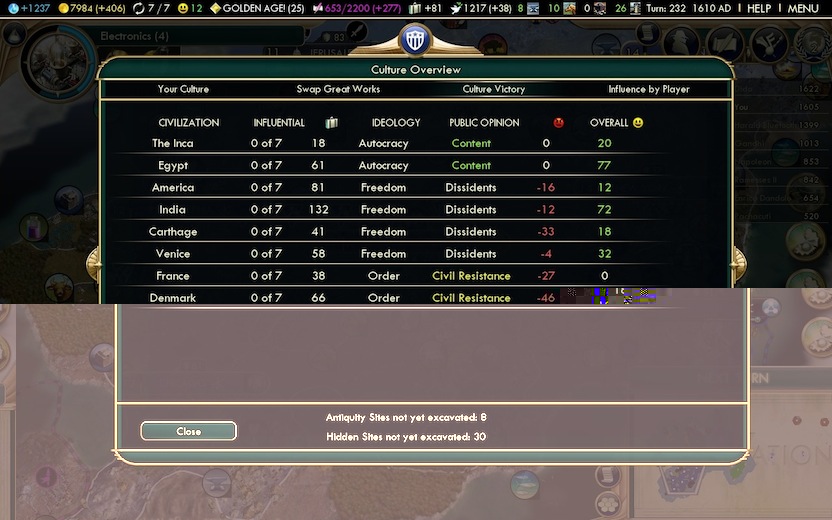Open the Swap Great Works tab

click(x=338, y=89)
